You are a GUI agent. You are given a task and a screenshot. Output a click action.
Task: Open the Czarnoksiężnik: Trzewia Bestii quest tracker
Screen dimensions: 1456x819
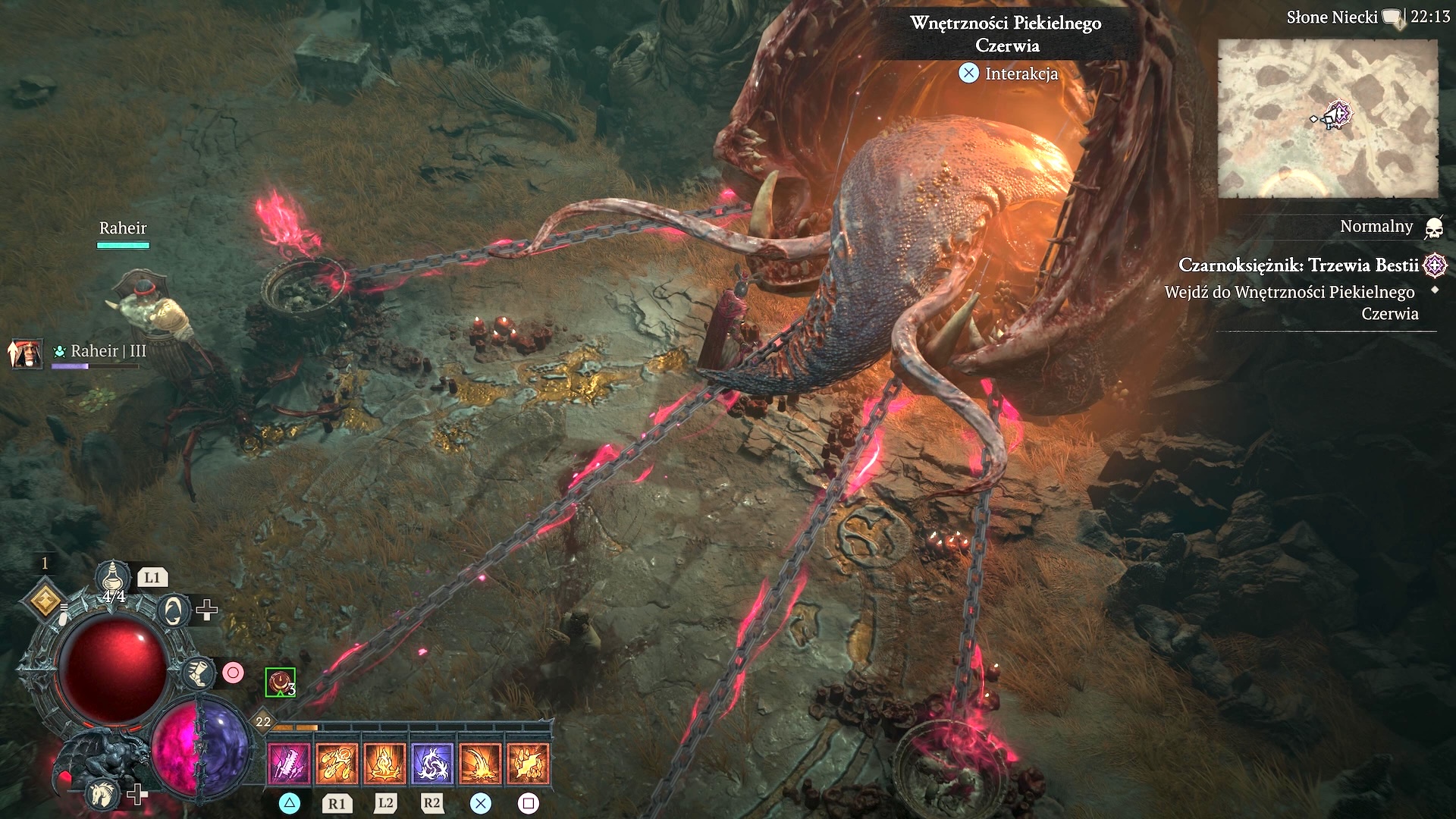tap(1298, 265)
